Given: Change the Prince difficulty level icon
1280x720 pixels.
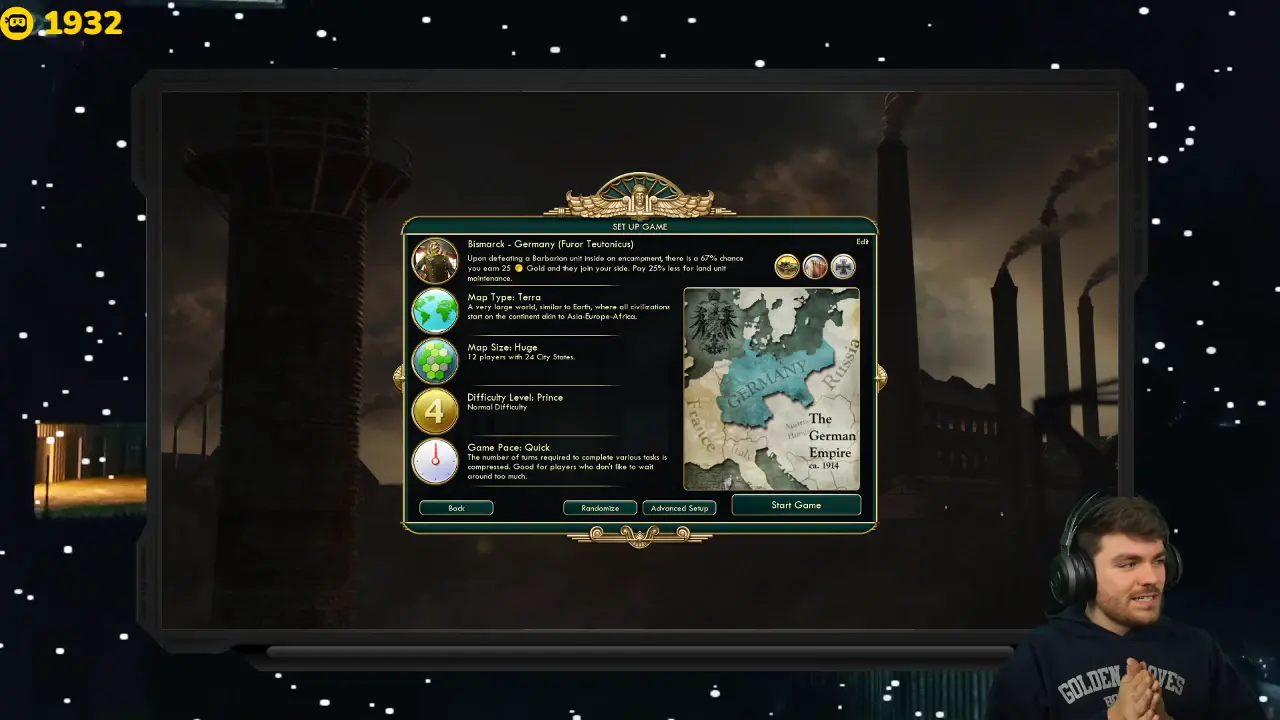Looking at the screenshot, I should (435, 411).
